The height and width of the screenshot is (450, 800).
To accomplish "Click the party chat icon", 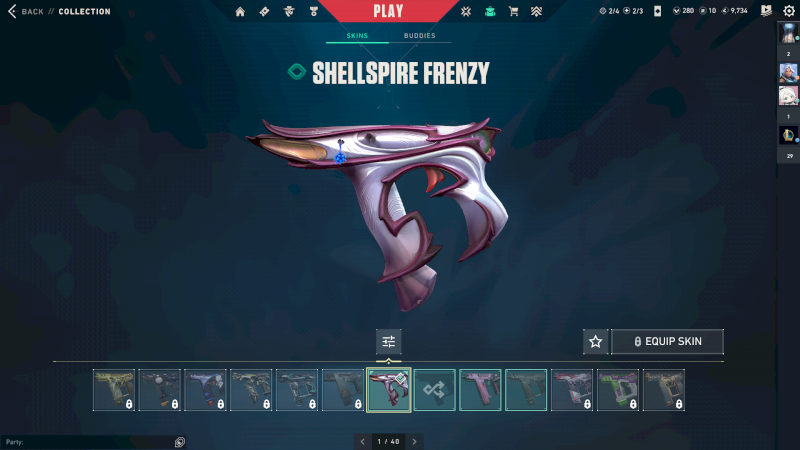I will tap(180, 441).
